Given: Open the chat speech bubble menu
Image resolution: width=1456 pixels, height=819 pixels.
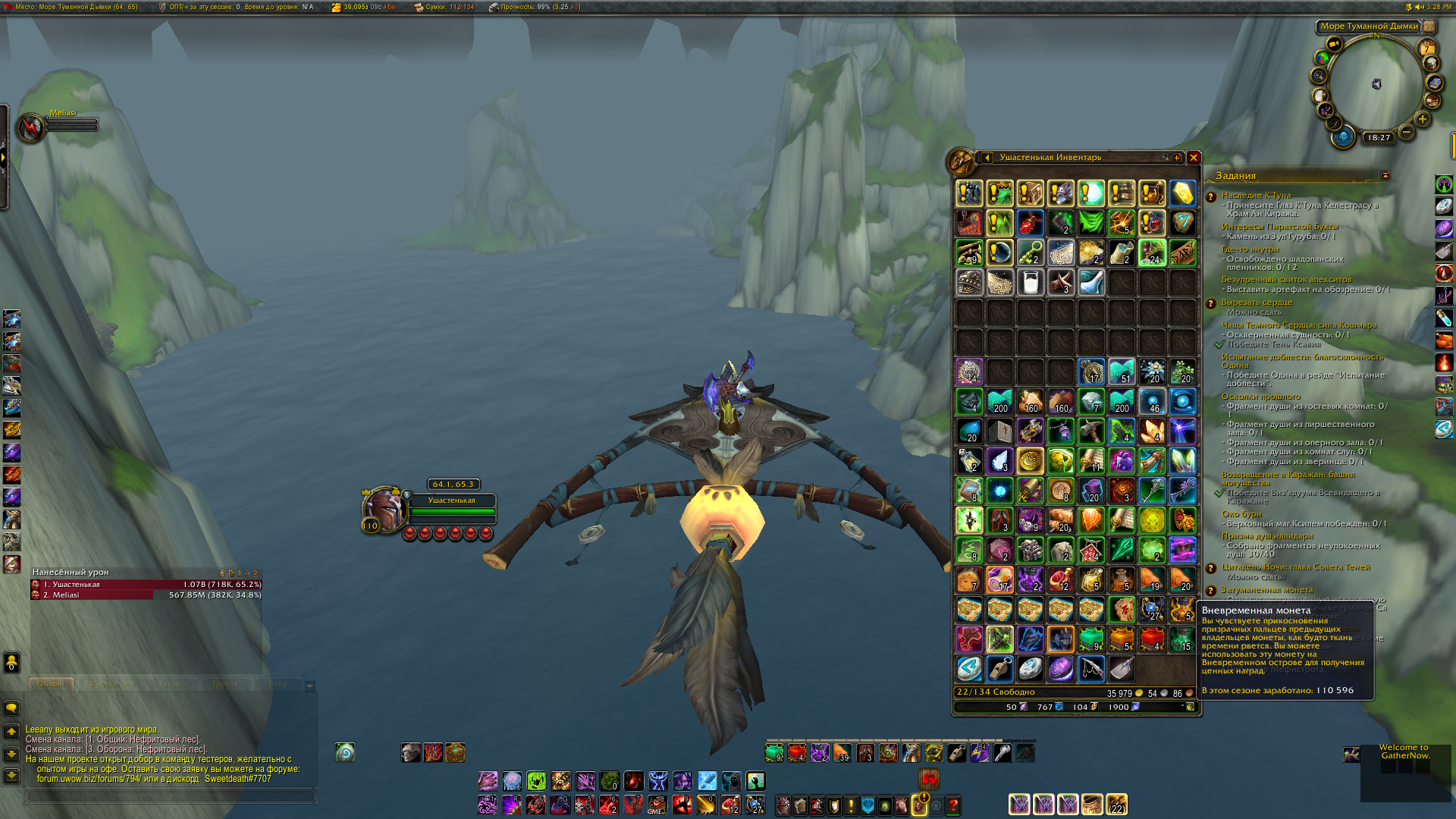Looking at the screenshot, I should coord(11,708).
